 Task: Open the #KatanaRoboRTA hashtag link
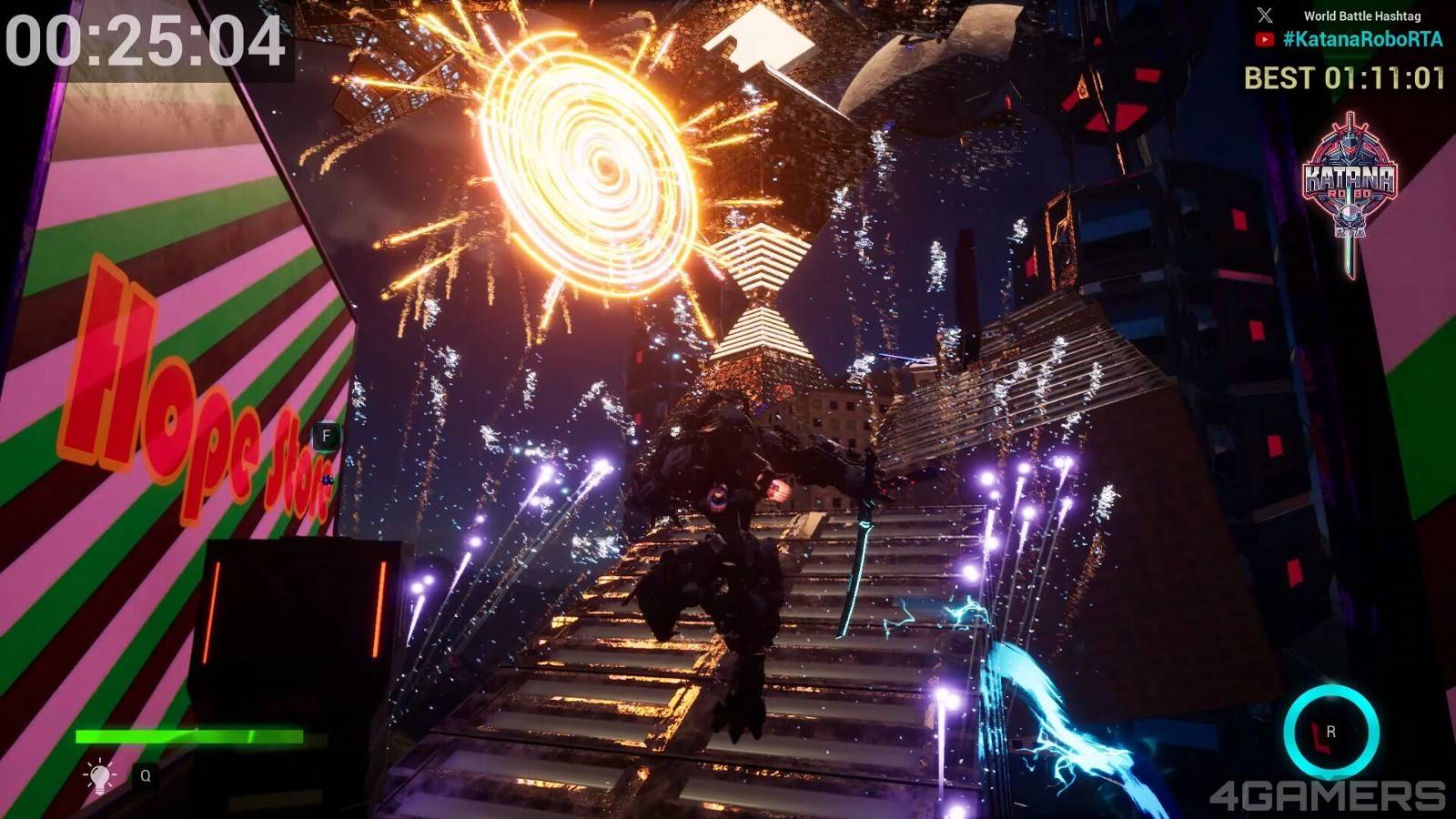(1362, 39)
